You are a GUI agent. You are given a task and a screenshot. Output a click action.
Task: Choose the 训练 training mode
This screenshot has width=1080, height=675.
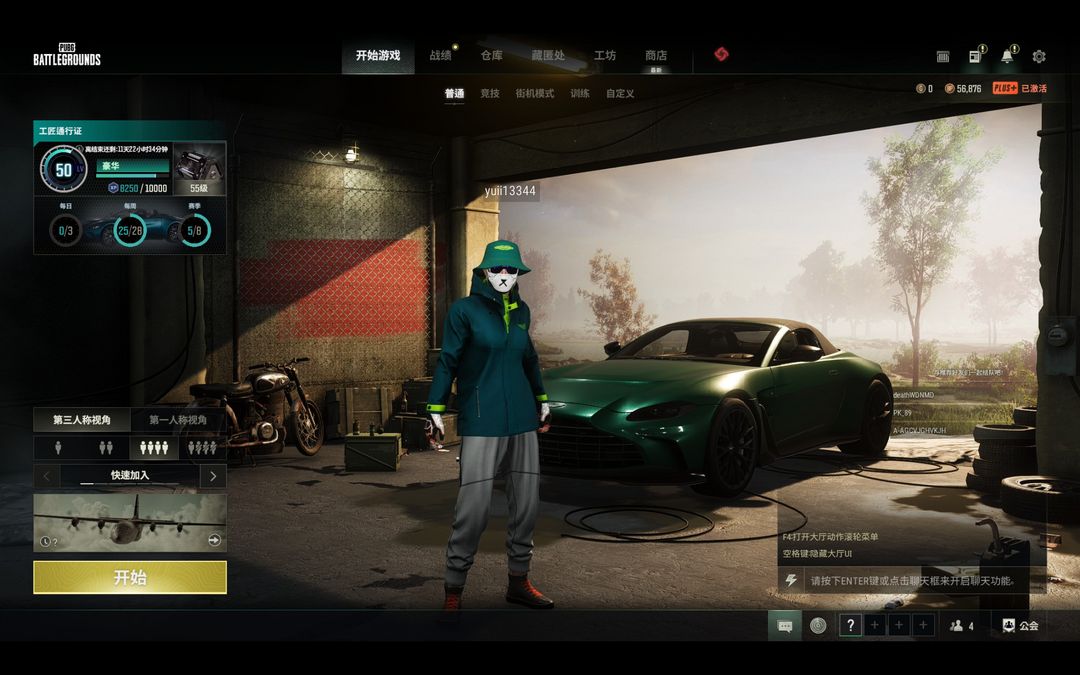point(580,94)
